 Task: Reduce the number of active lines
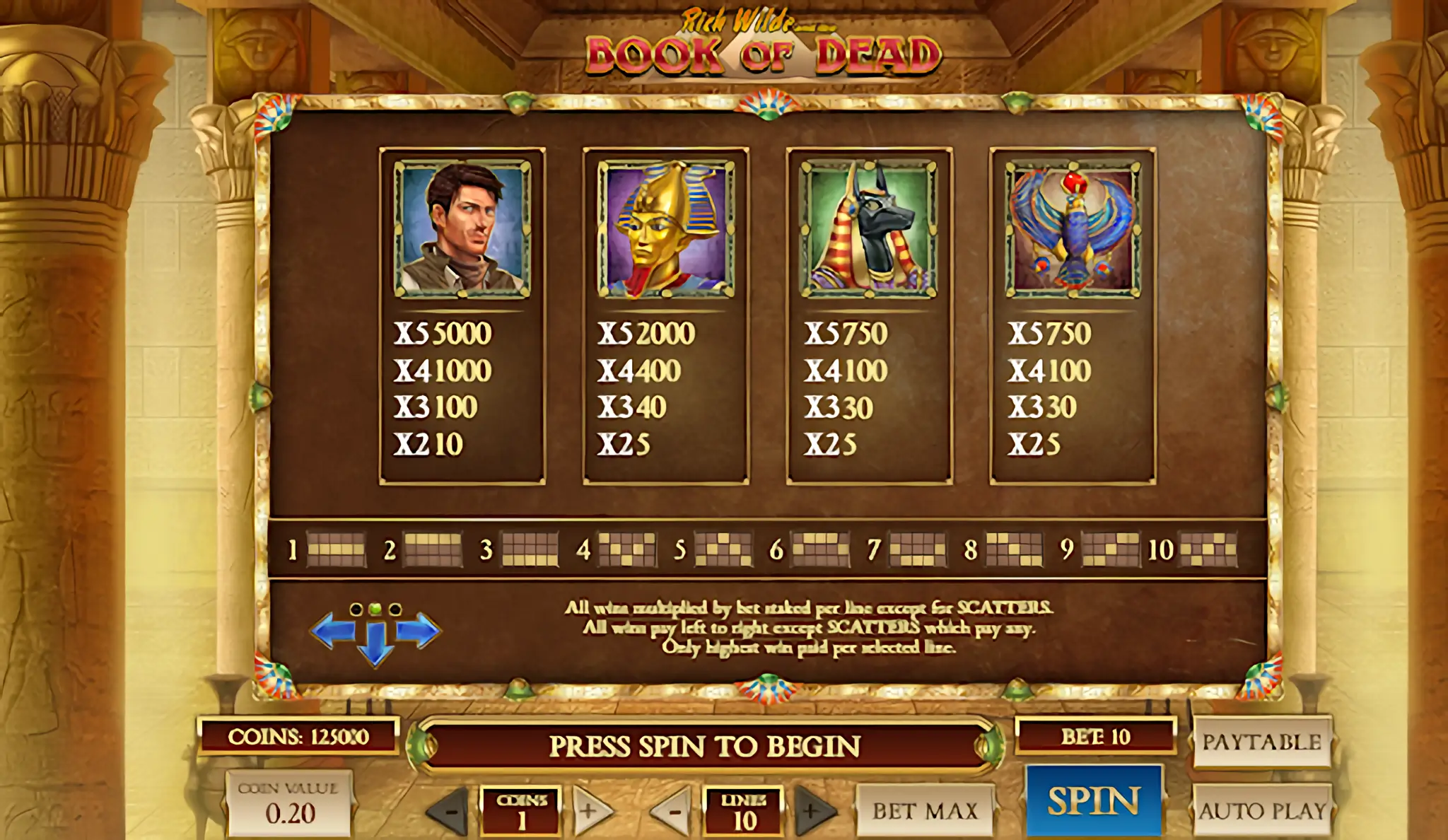(x=672, y=811)
